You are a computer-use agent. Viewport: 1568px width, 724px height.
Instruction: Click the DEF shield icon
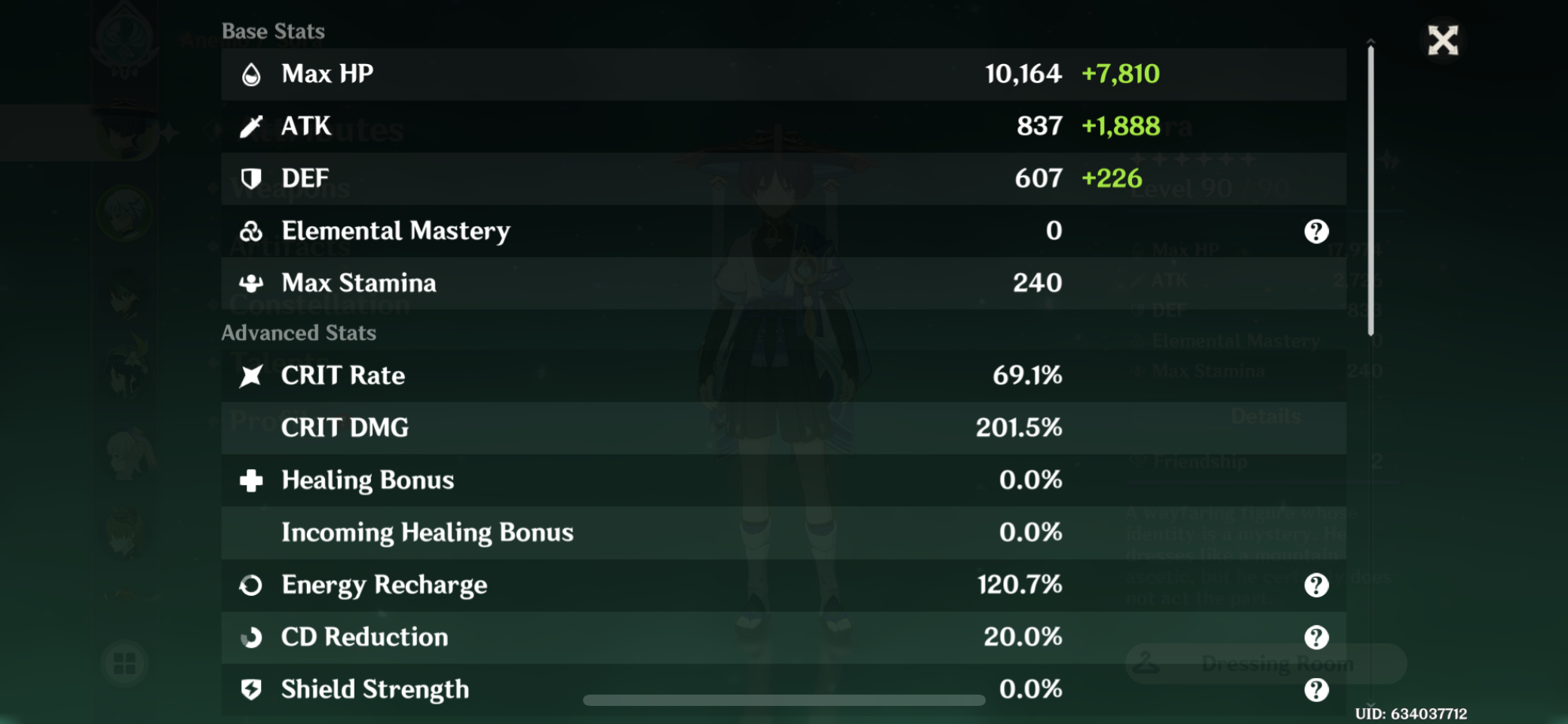(252, 179)
